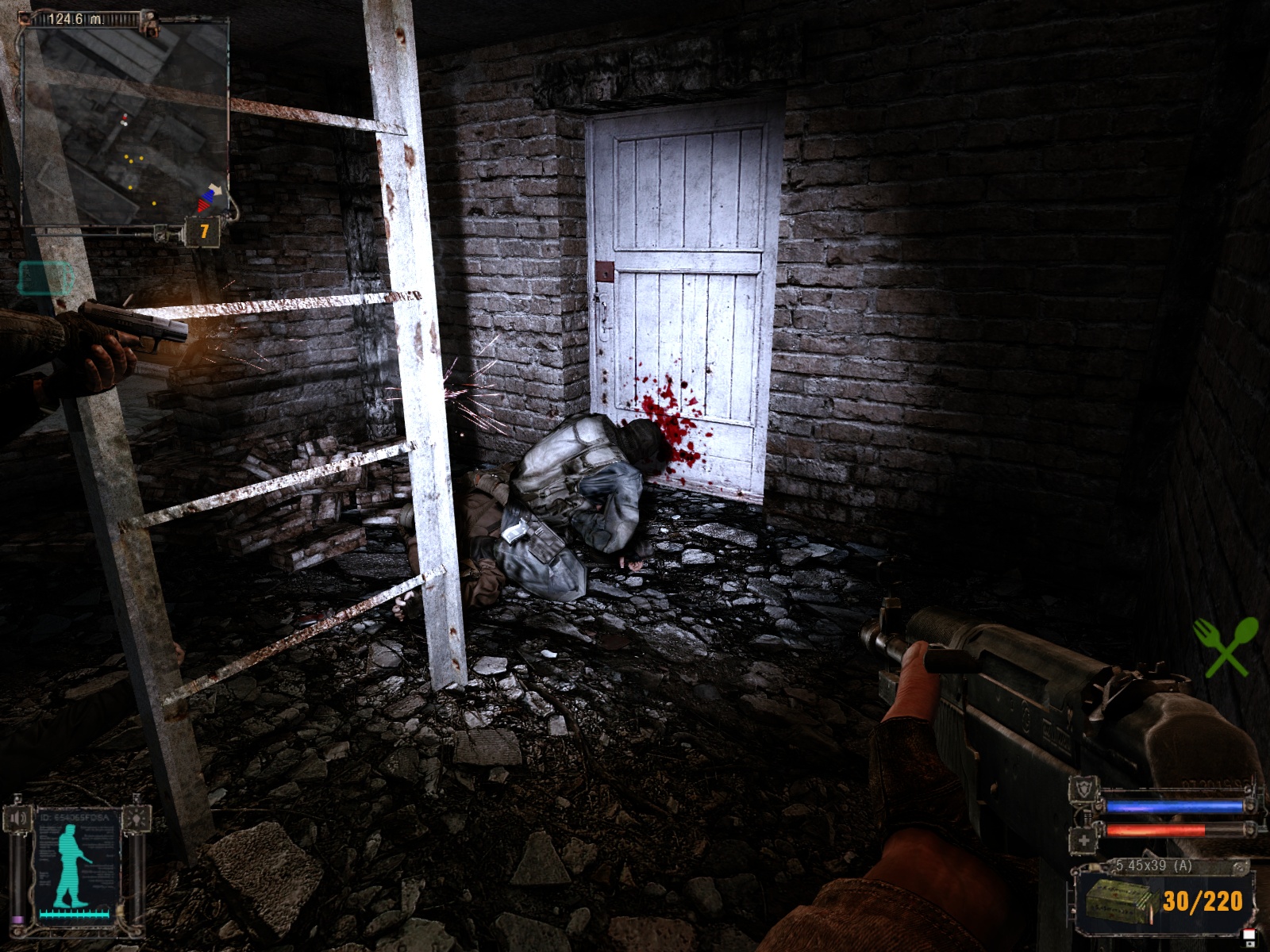Select the noise speaker indicator icon
Screen dimensions: 1270x952
(18, 817)
